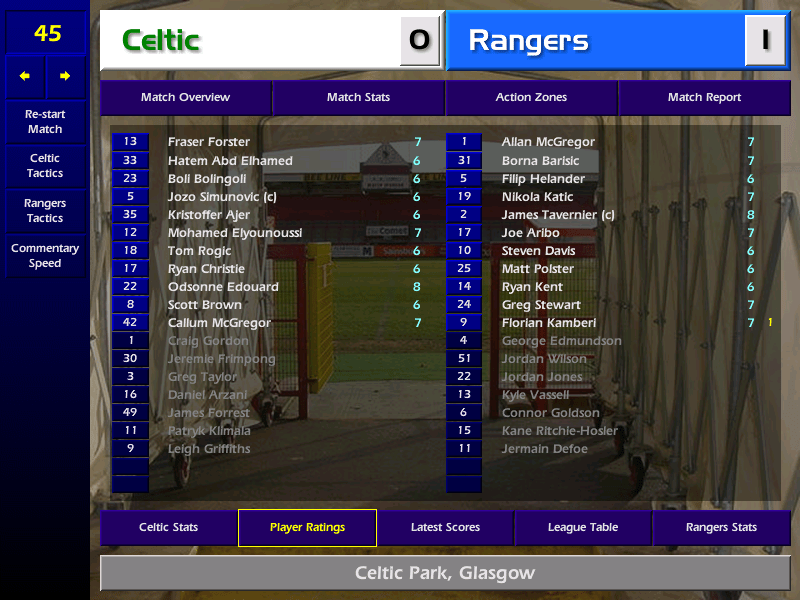The width and height of the screenshot is (800, 600).
Task: Click the left yellow arrow button
Action: [x=25, y=76]
